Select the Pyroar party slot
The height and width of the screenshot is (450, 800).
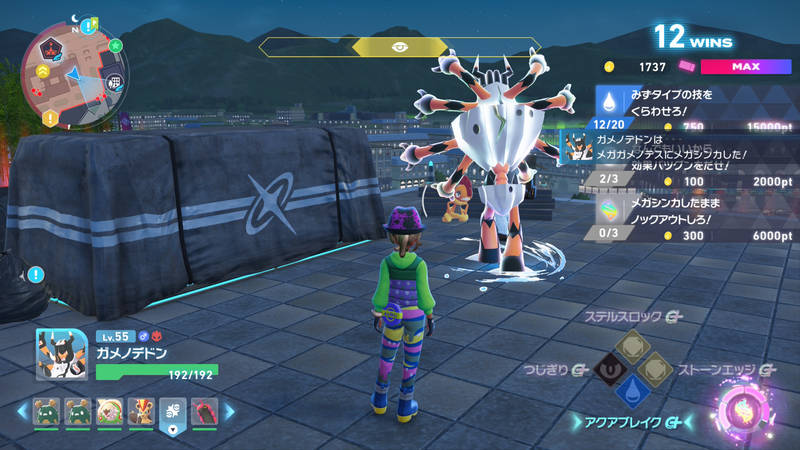pos(140,411)
